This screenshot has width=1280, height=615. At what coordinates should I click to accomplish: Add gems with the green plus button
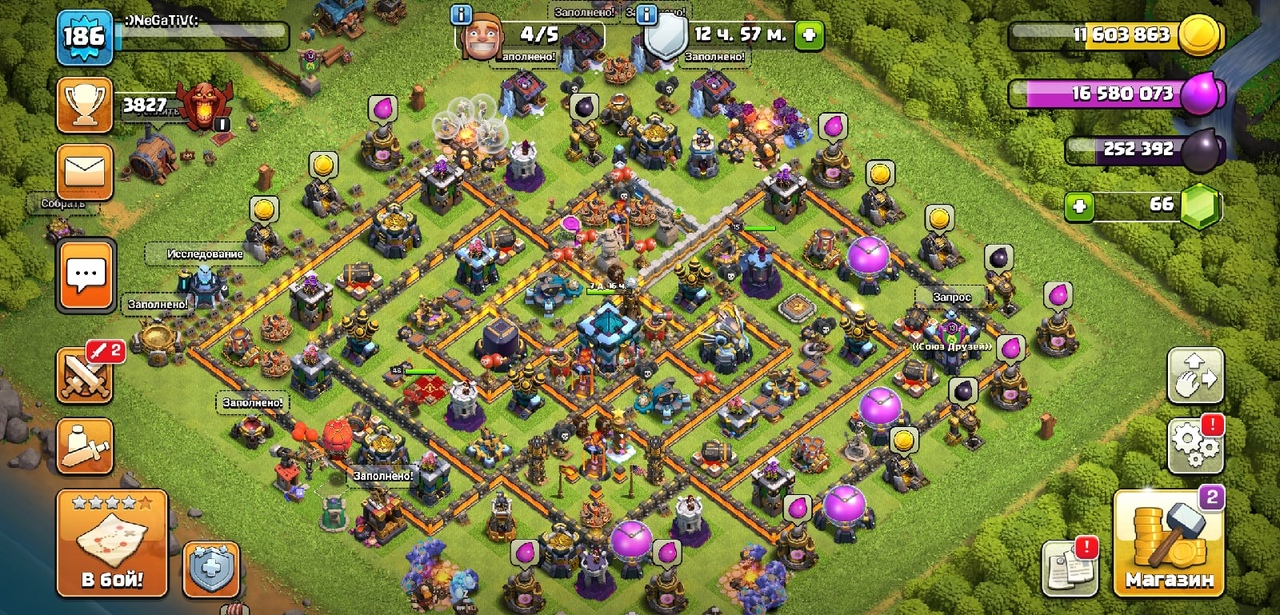click(x=1078, y=207)
